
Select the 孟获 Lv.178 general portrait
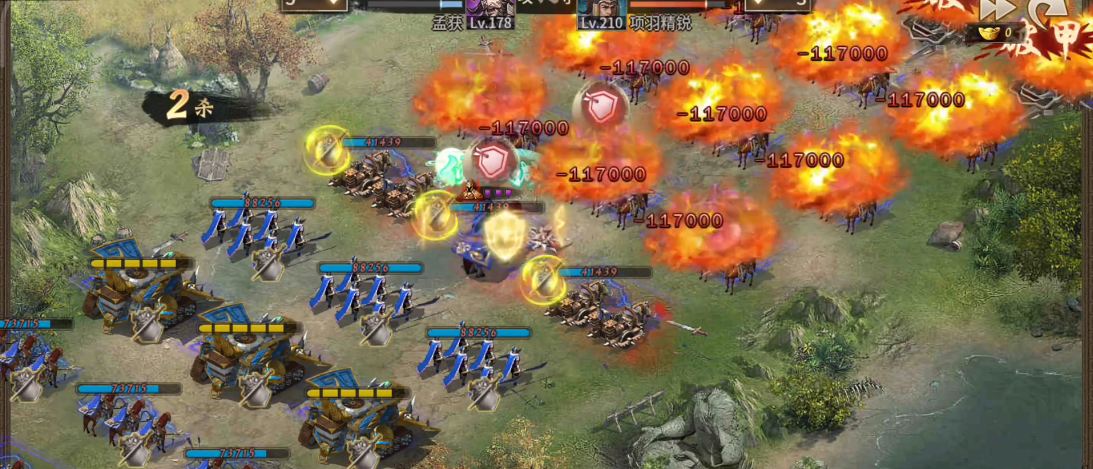click(x=489, y=6)
